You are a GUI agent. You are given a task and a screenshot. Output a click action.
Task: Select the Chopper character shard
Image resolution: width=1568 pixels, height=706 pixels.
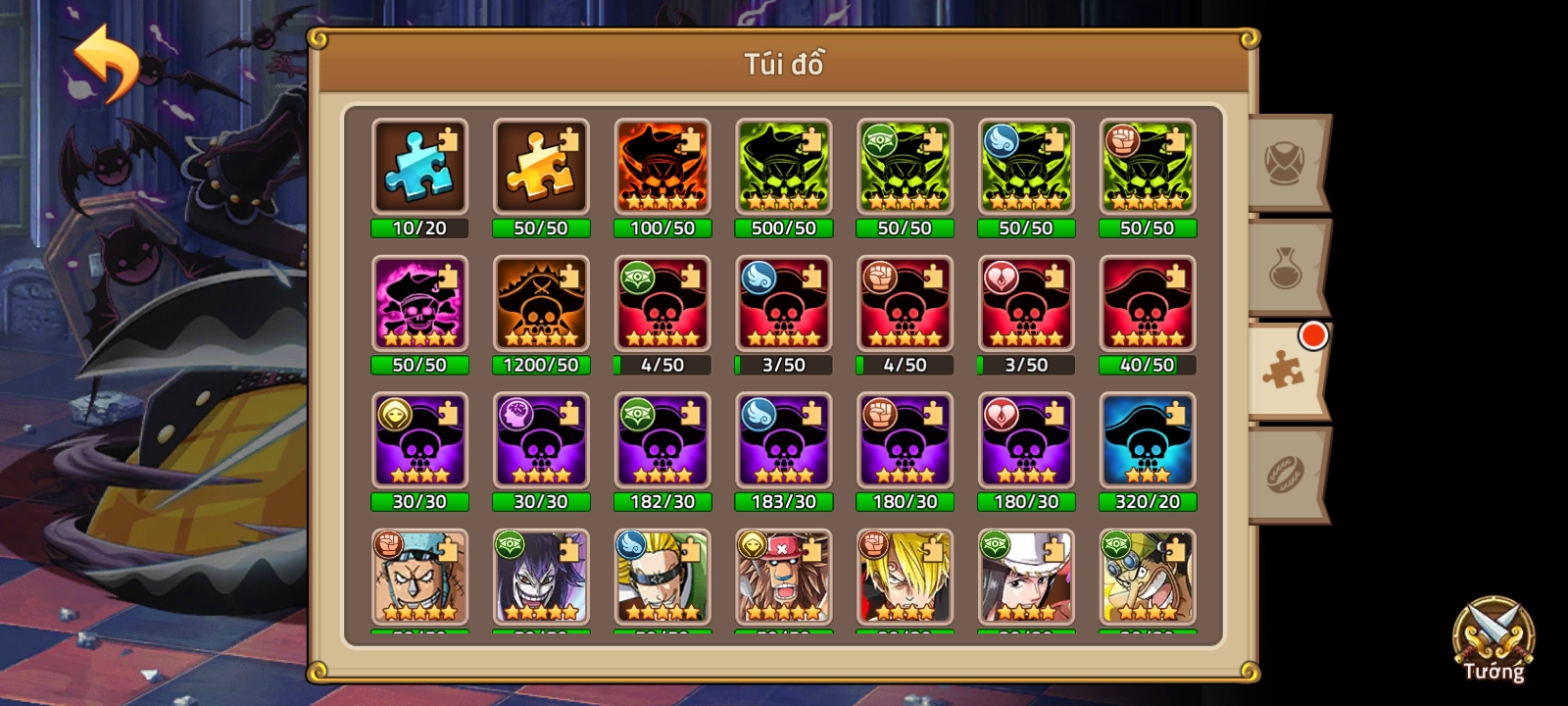784,579
